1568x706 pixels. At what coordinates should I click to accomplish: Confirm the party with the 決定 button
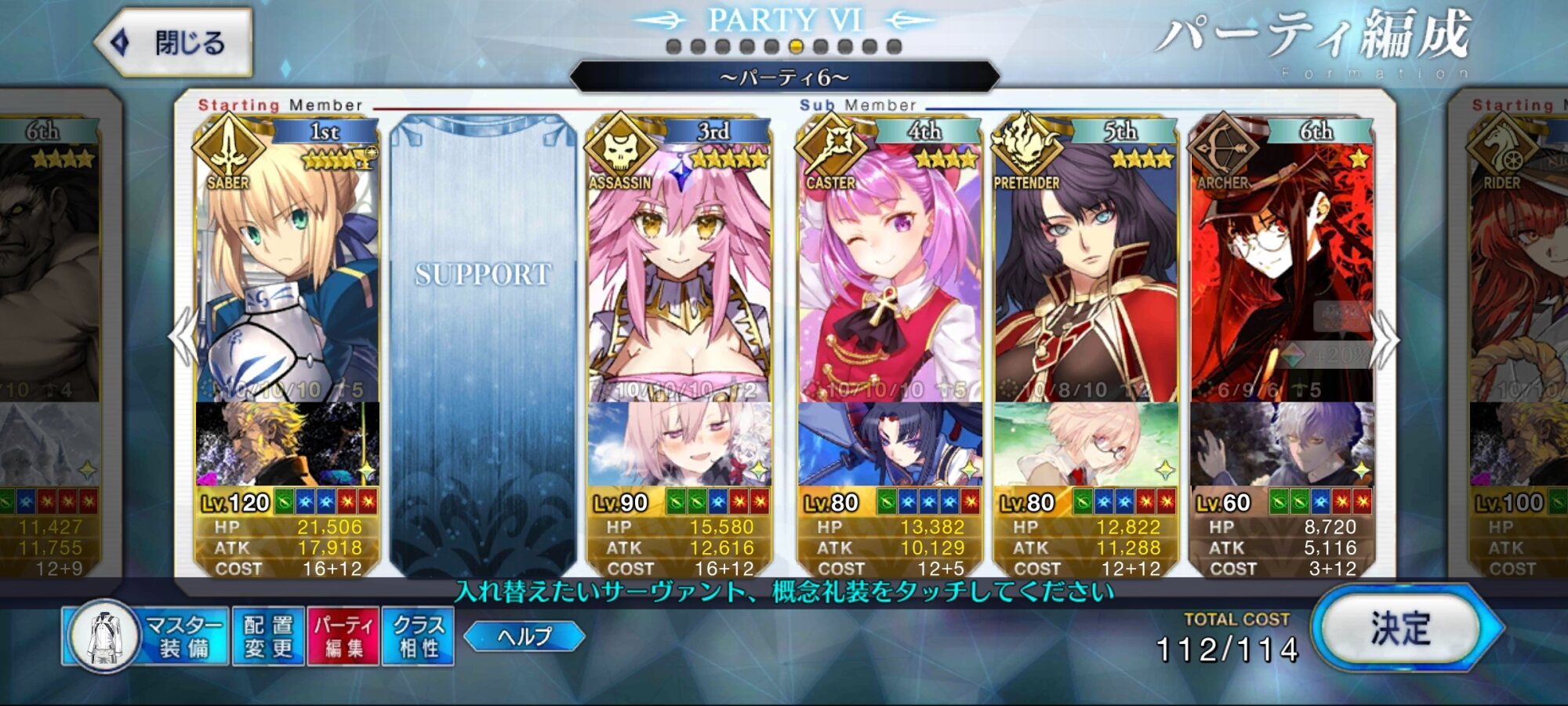[1402, 629]
